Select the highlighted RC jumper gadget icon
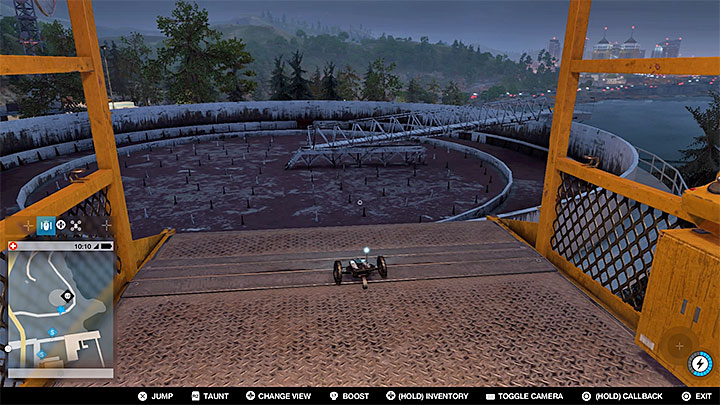The width and height of the screenshot is (720, 405). click(44, 226)
